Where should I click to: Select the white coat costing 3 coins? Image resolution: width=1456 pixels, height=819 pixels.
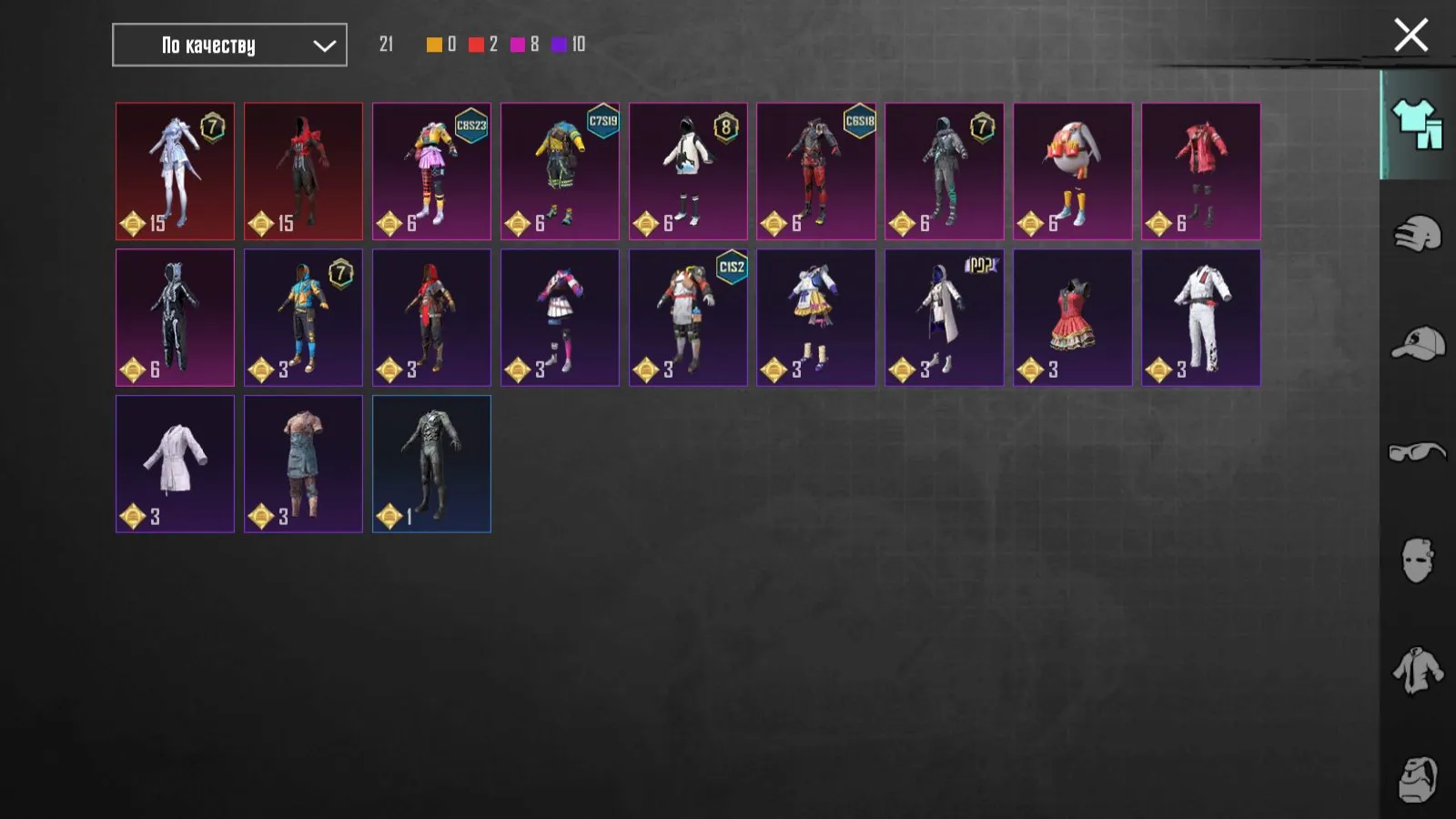(x=175, y=463)
